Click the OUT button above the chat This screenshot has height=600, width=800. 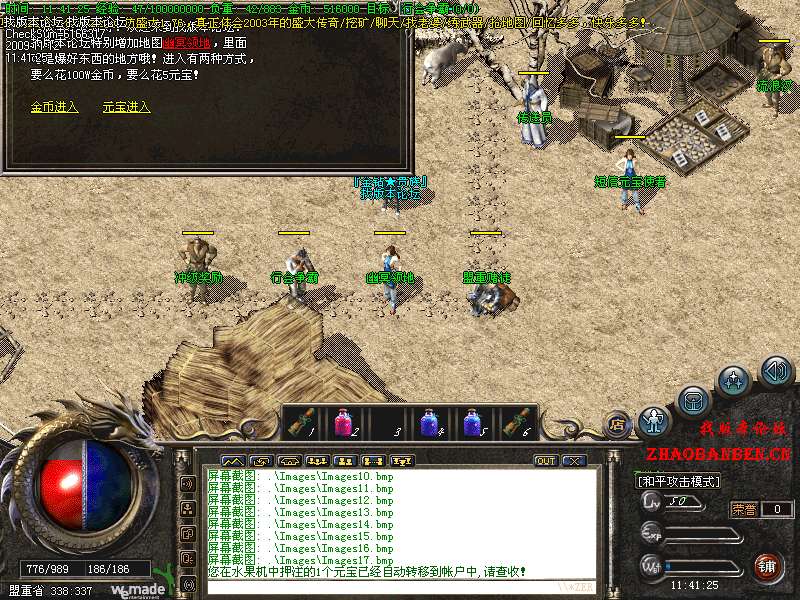(x=545, y=461)
